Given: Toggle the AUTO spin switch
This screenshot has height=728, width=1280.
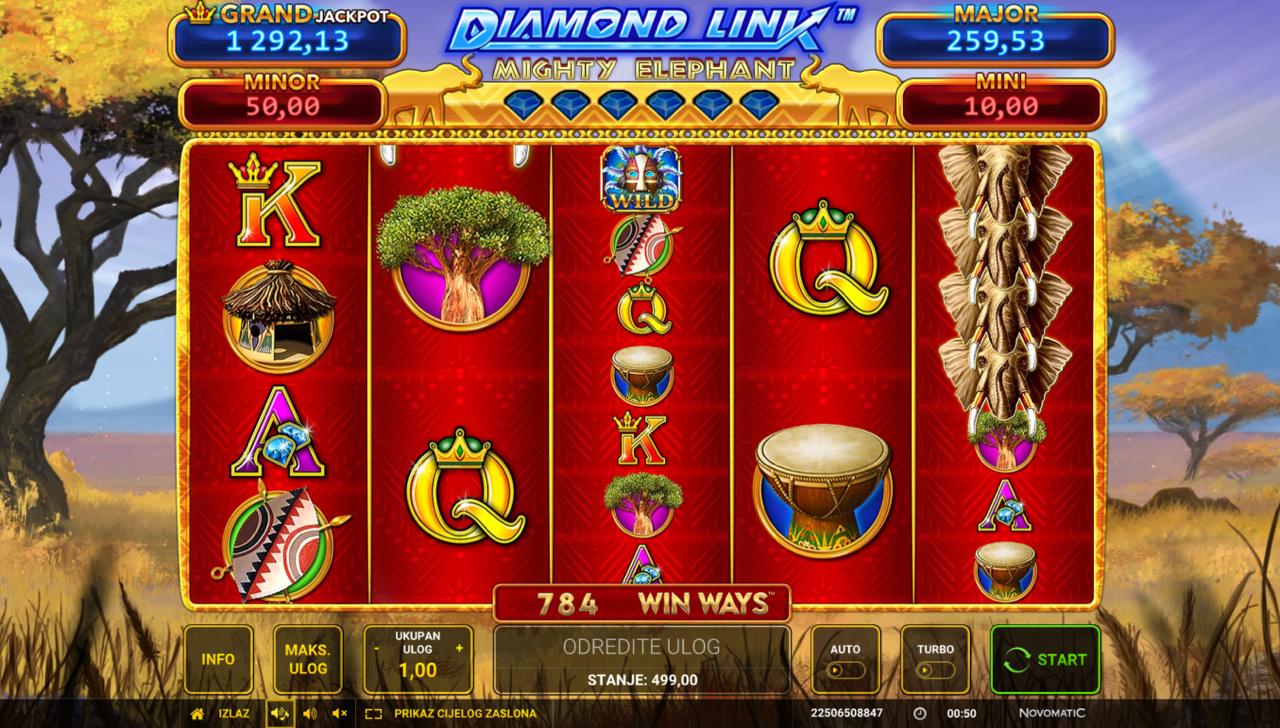Looking at the screenshot, I should pyautogui.click(x=845, y=669).
